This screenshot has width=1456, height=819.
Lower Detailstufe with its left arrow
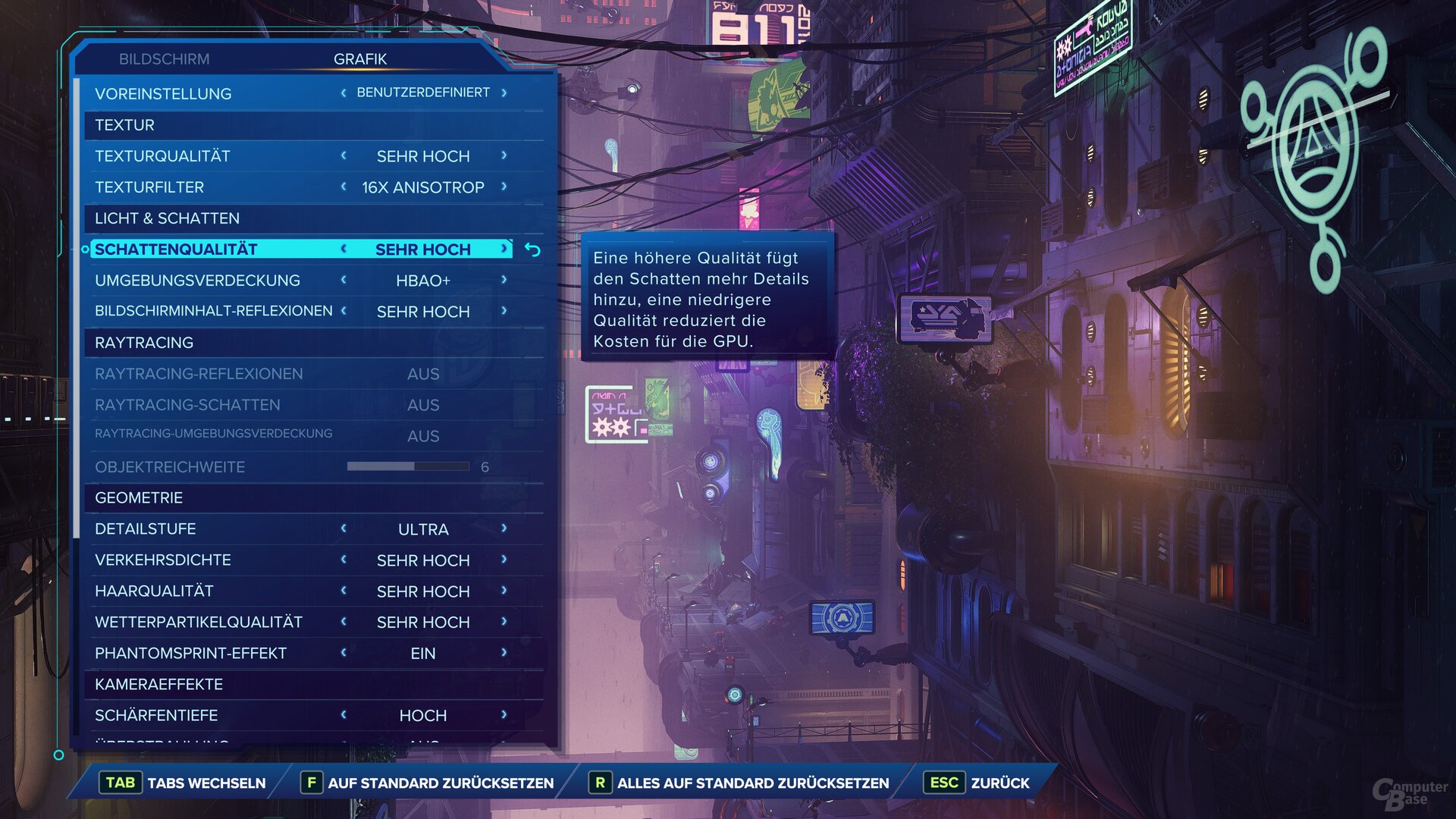344,529
